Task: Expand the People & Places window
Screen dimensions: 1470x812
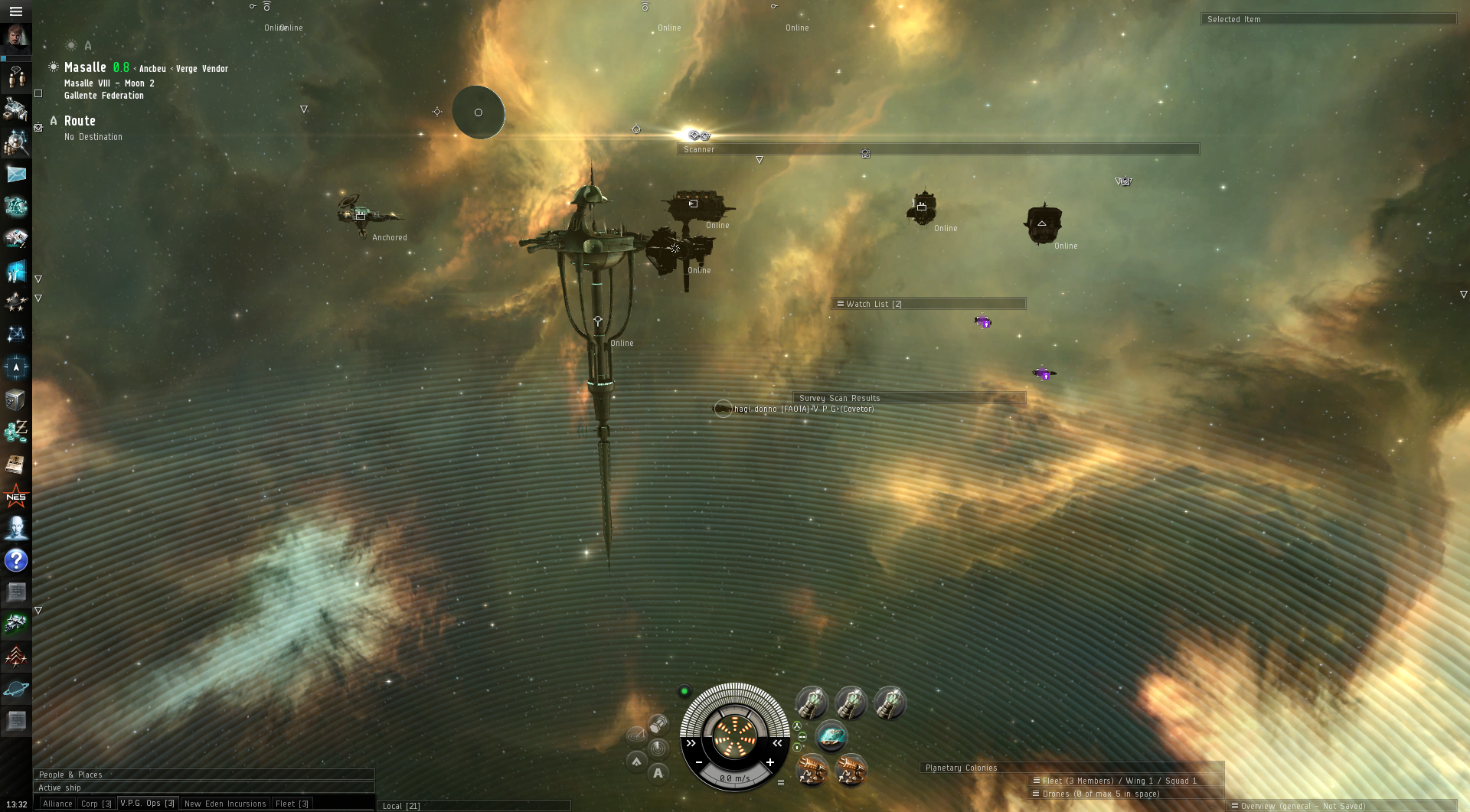Action: pos(204,774)
